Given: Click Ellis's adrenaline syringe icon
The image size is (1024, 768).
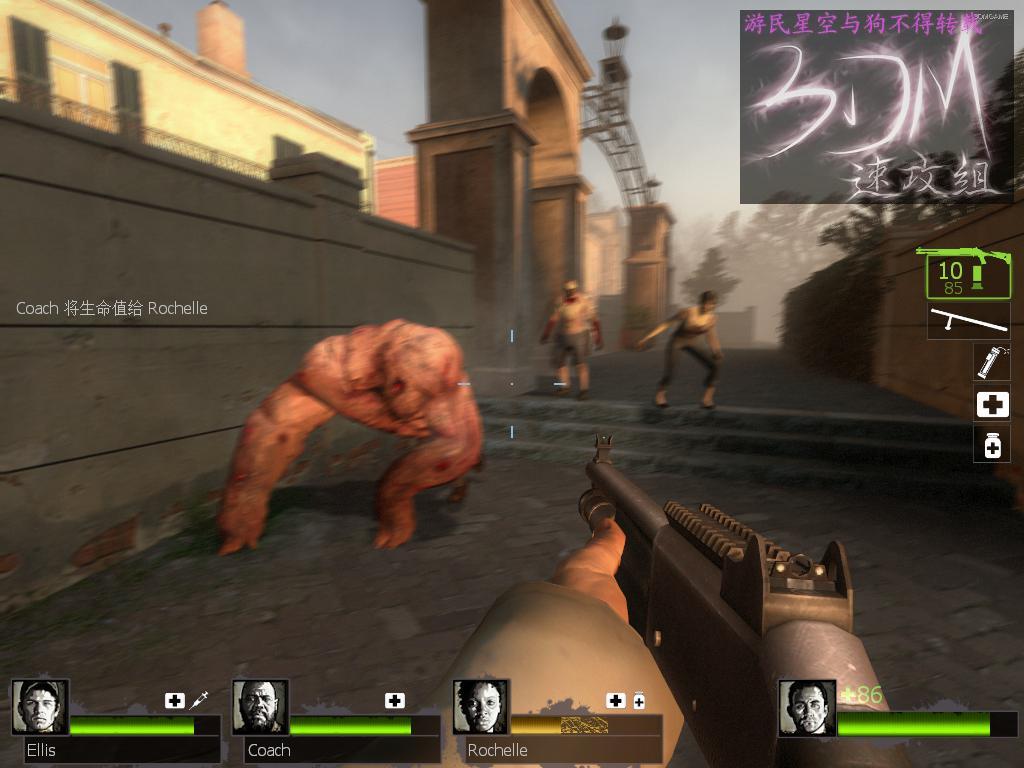Looking at the screenshot, I should pos(198,700).
